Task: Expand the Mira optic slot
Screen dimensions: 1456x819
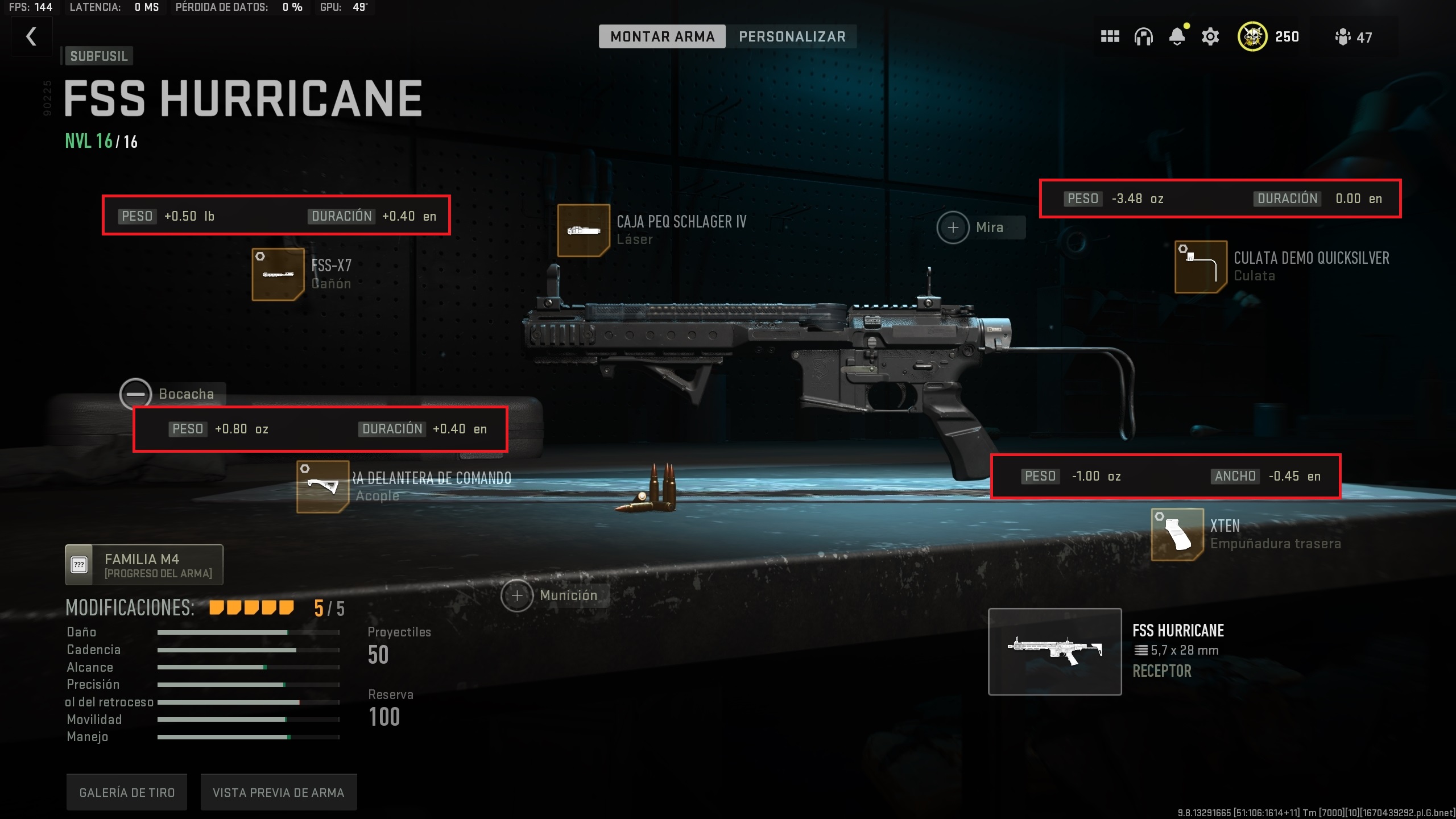Action: click(953, 227)
